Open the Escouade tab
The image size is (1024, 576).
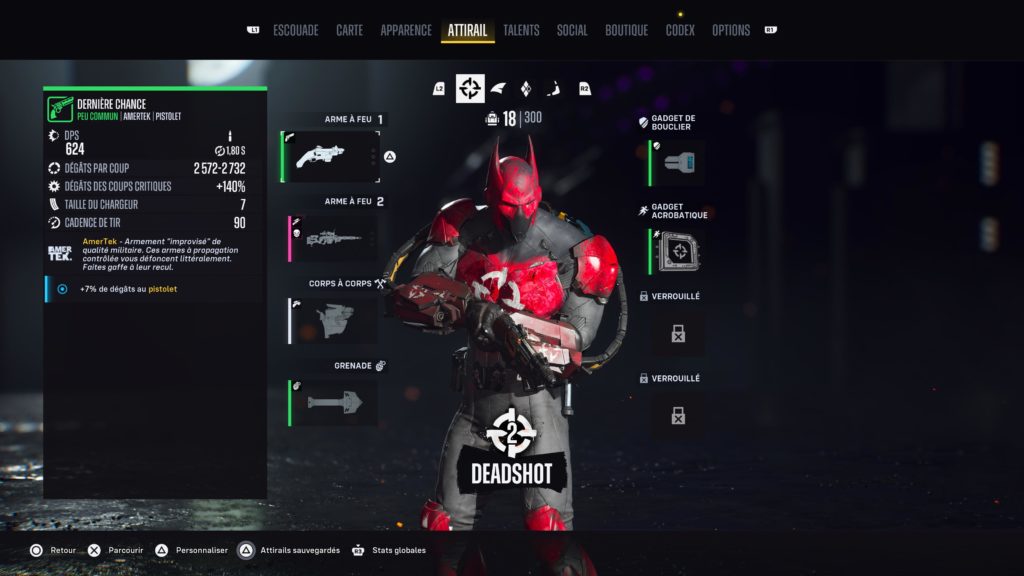point(295,31)
